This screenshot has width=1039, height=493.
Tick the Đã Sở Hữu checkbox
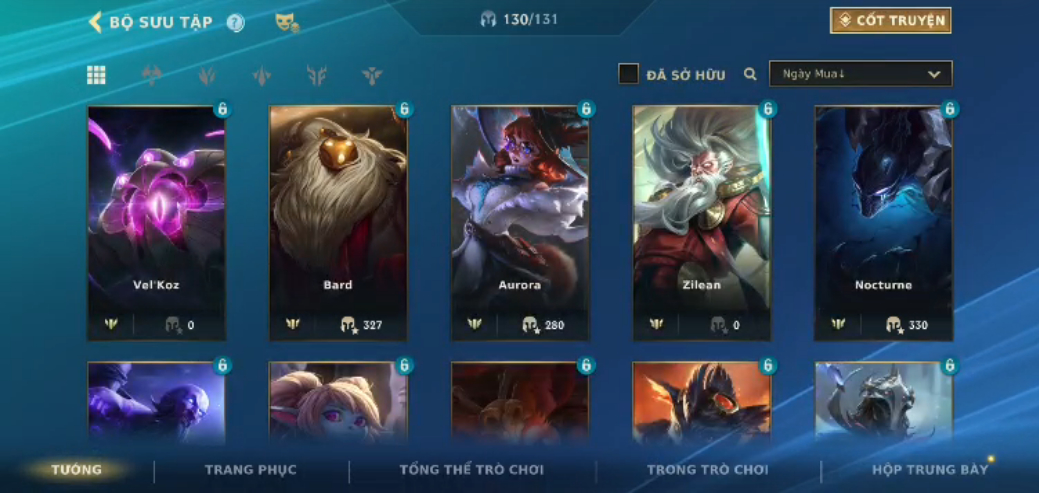click(628, 74)
